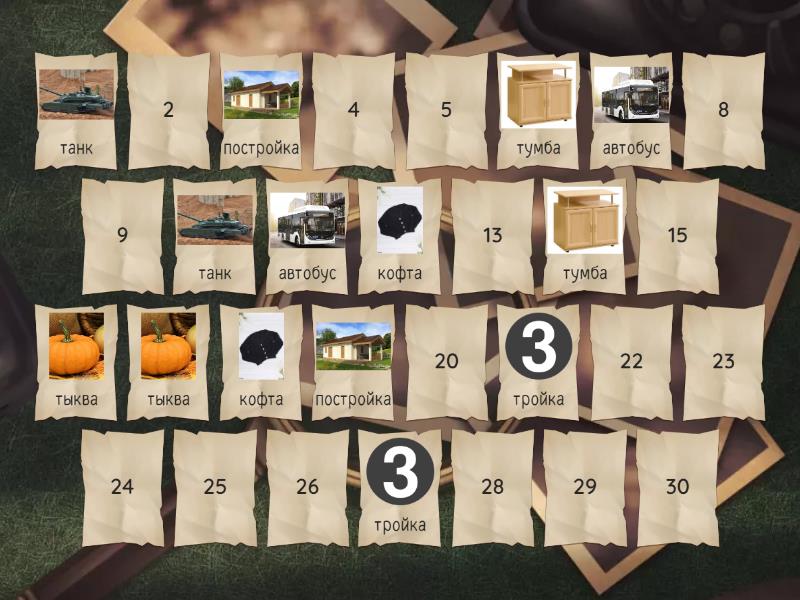
Task: Flip the card labeled 22
Action: (631, 362)
